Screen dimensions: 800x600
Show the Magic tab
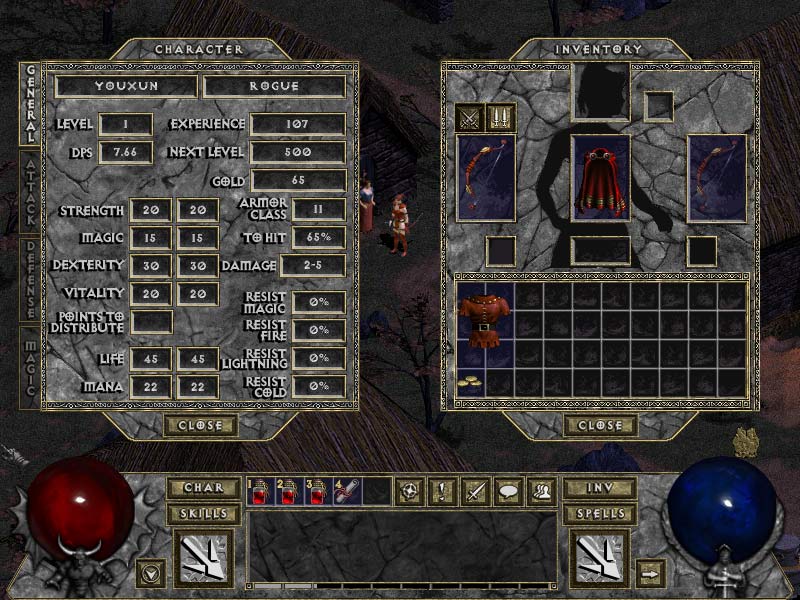tap(30, 366)
